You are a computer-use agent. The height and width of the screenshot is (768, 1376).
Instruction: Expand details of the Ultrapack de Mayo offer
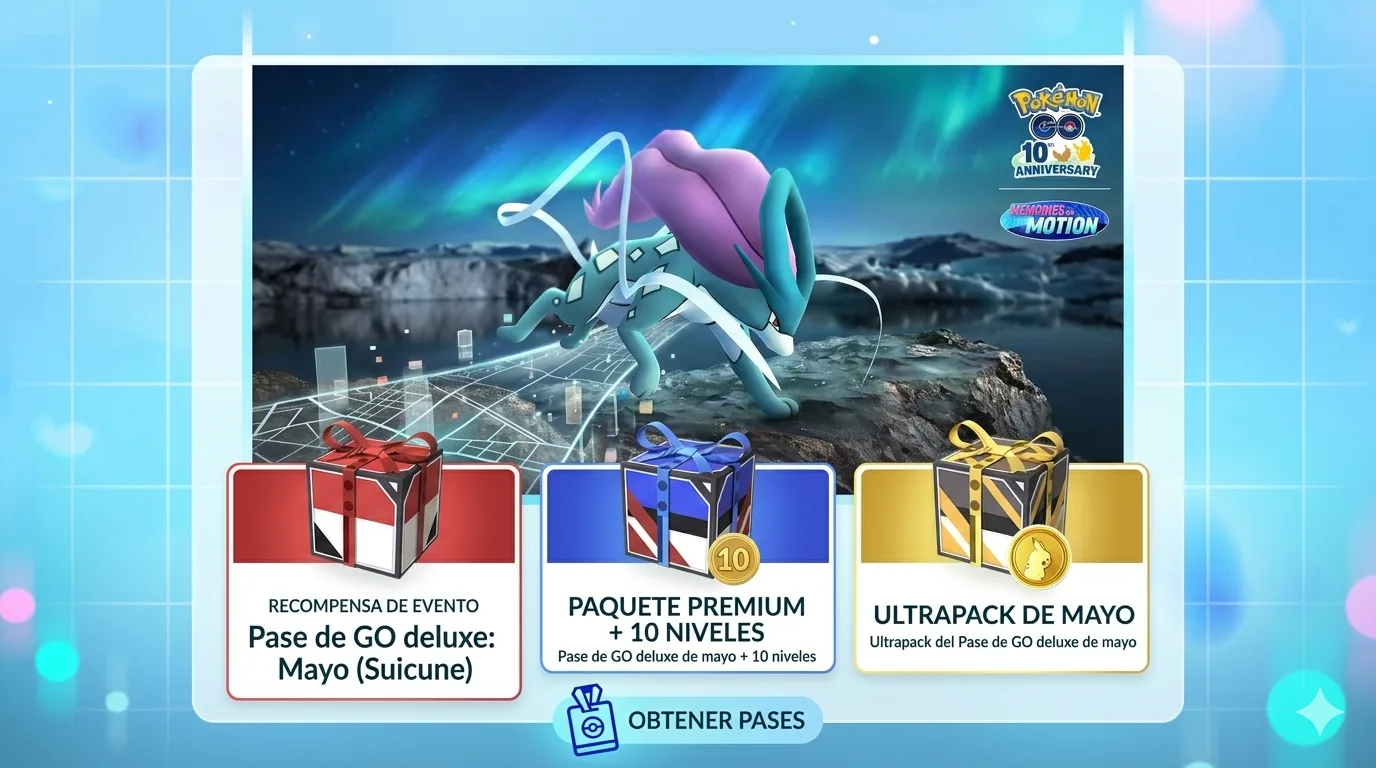point(1000,615)
